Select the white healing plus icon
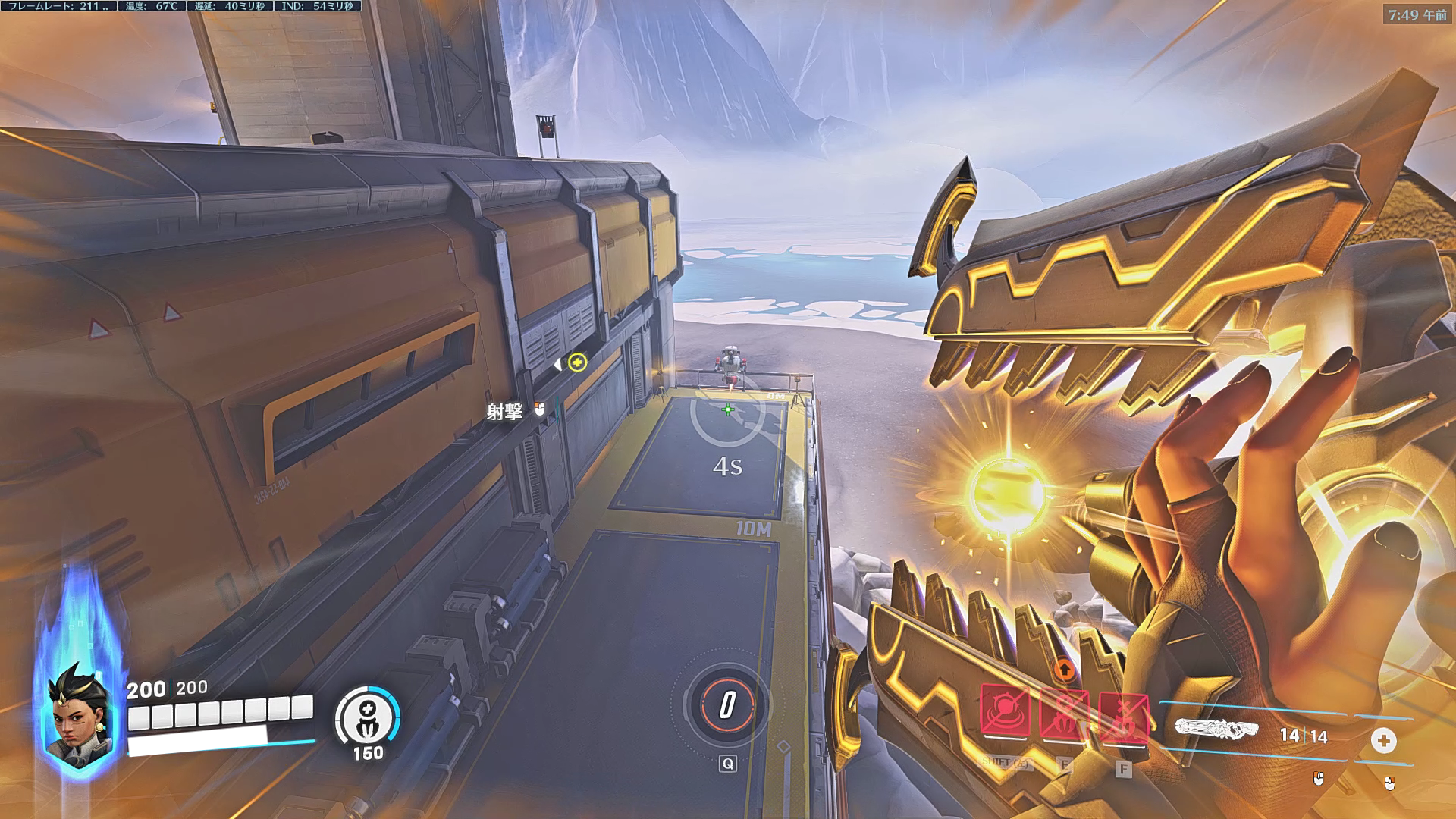Image resolution: width=1456 pixels, height=819 pixels. click(x=1383, y=740)
